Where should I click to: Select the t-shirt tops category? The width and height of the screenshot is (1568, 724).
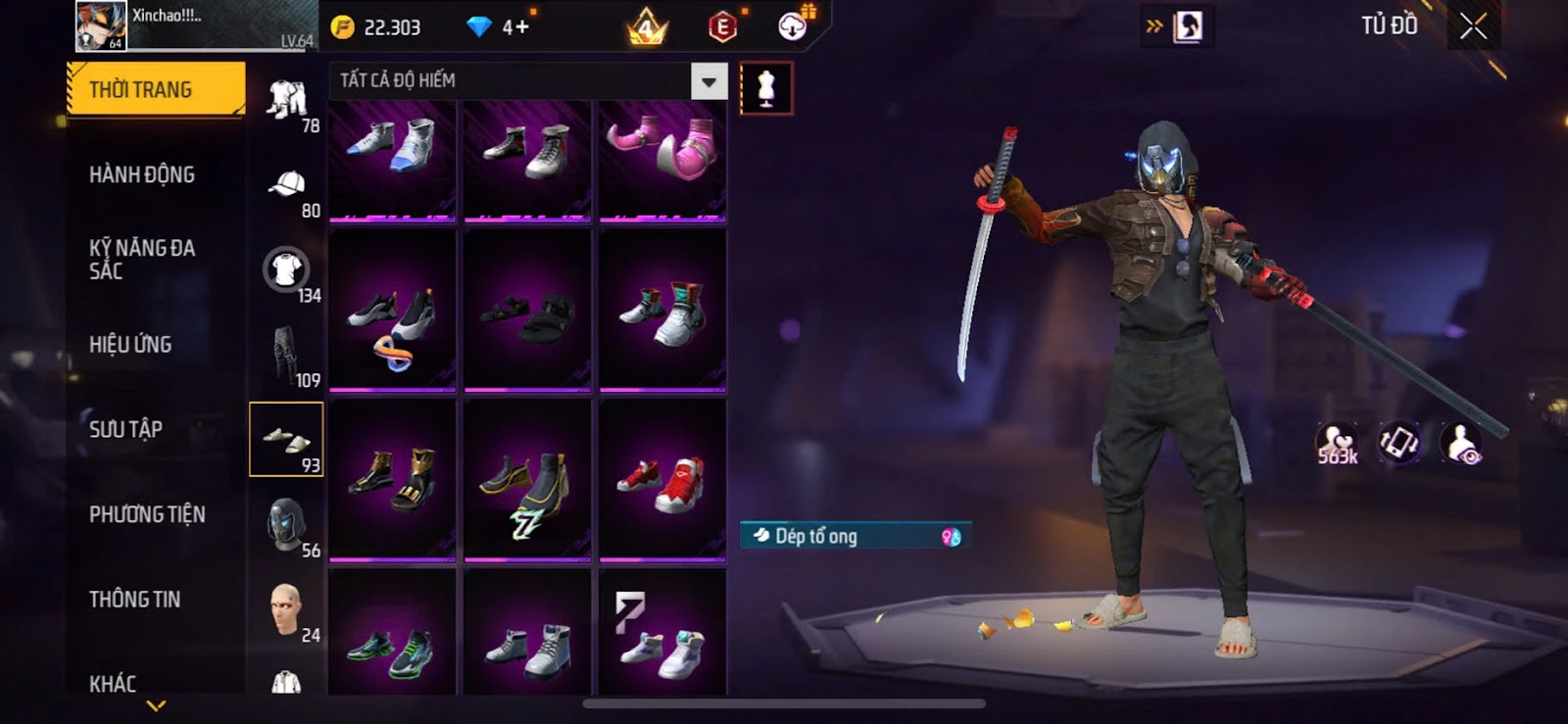(286, 269)
